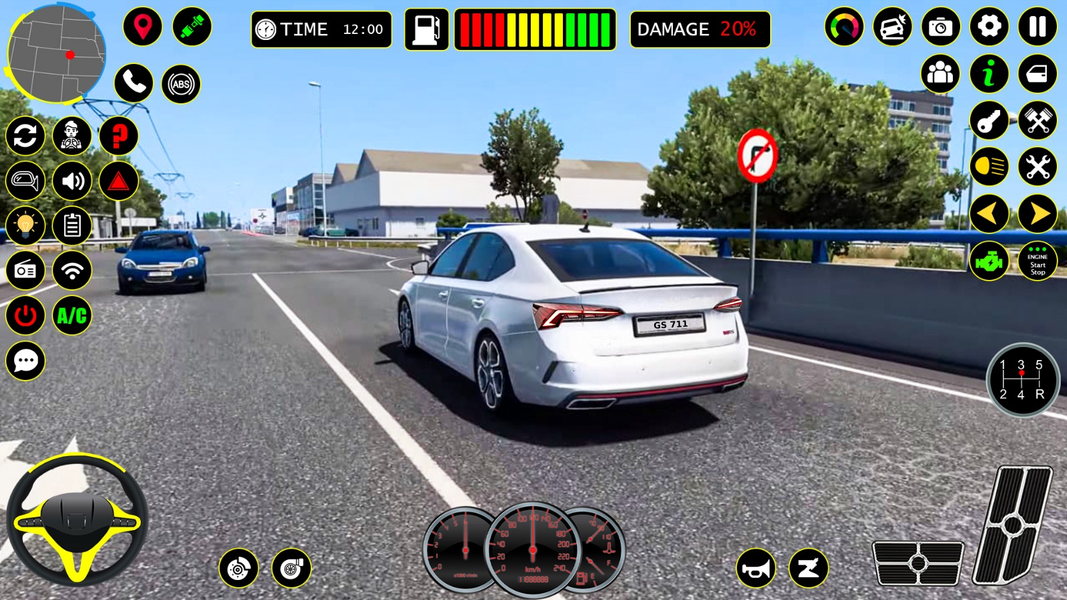
Task: Switch on the headlights icon
Action: click(x=988, y=166)
